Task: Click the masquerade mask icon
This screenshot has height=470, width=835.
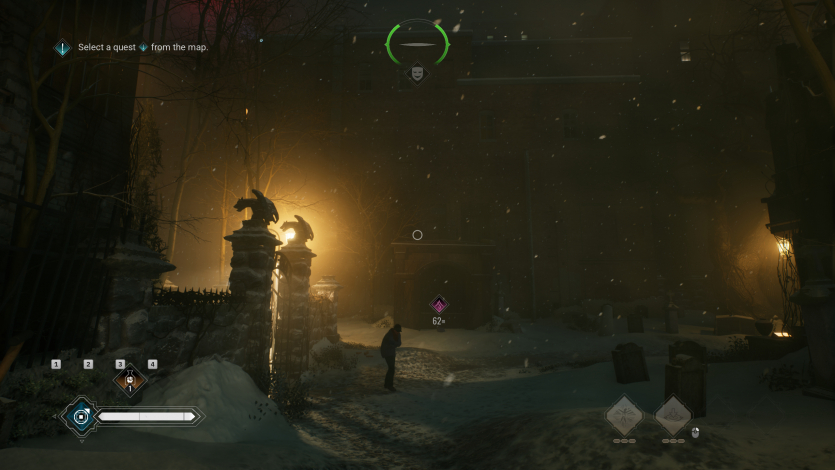Action: pyautogui.click(x=416, y=73)
